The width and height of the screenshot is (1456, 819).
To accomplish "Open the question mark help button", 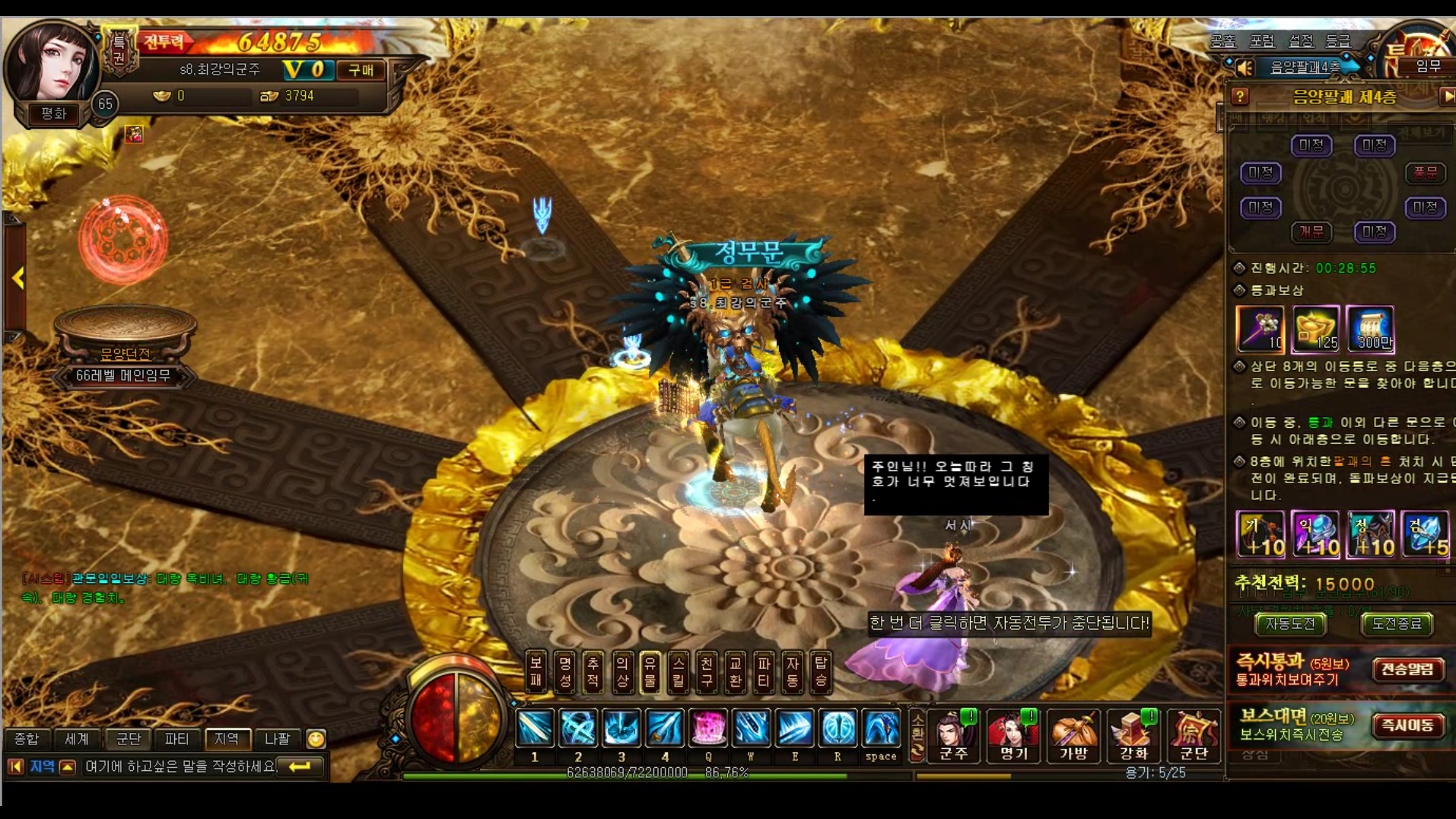I will (x=1240, y=97).
